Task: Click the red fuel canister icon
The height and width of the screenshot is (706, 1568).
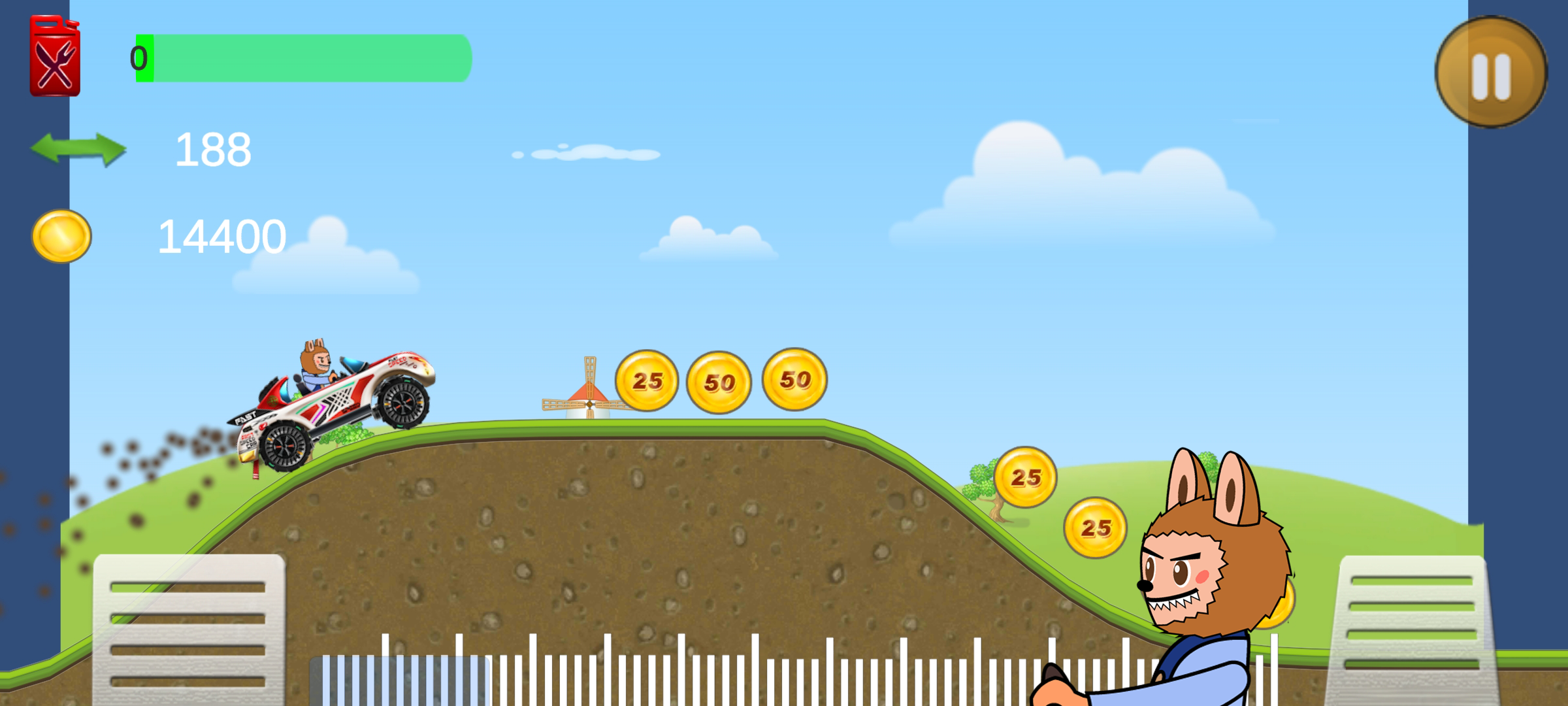Action: 56,56
